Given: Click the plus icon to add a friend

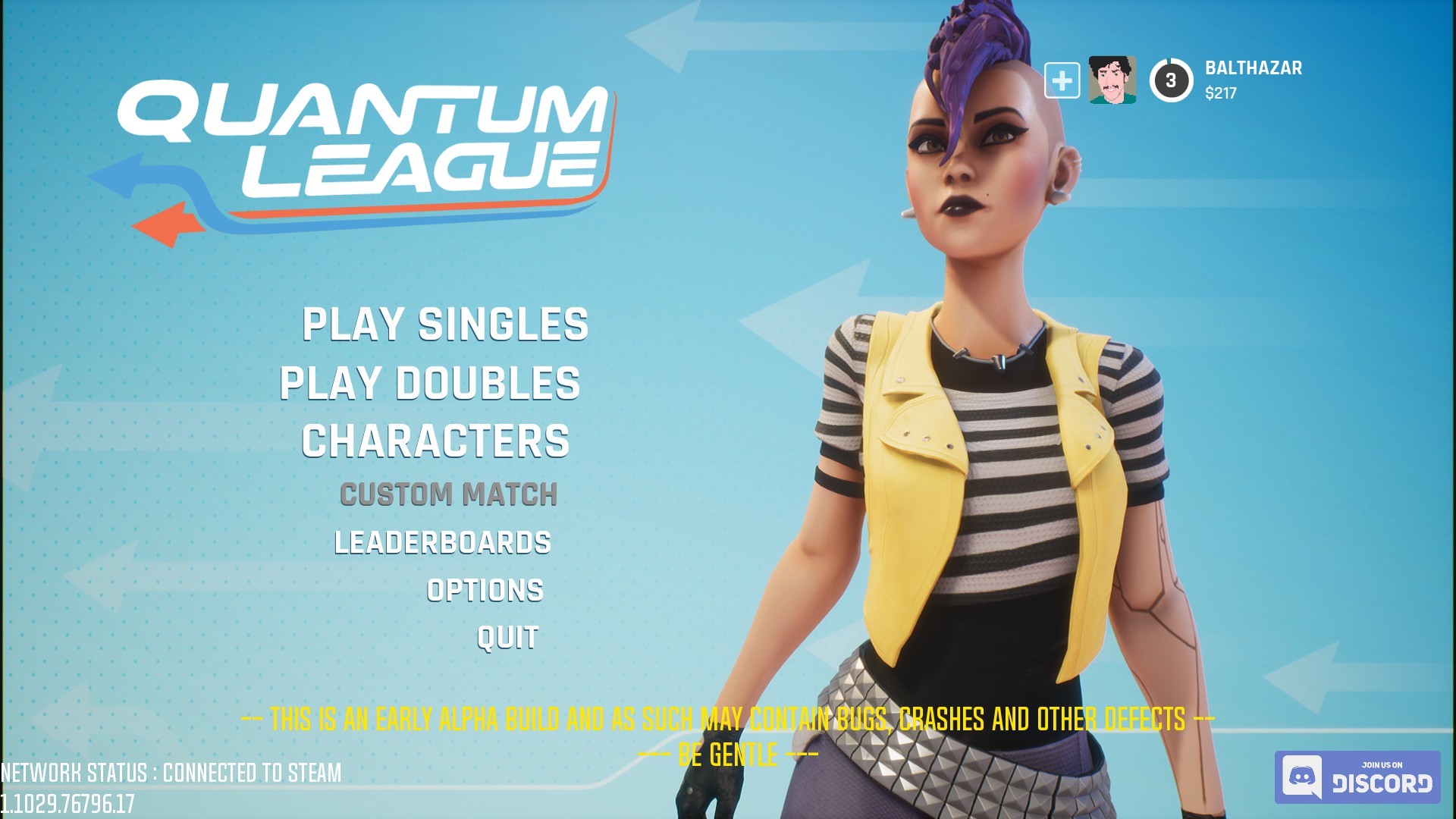Looking at the screenshot, I should 1063,79.
